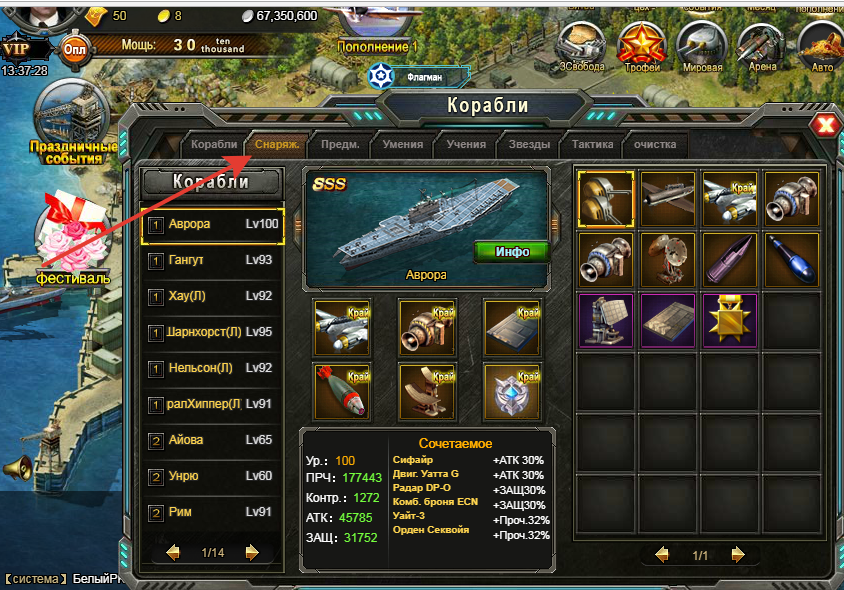Switch to the Снаряж. tab
844x590 pixels.
277,144
